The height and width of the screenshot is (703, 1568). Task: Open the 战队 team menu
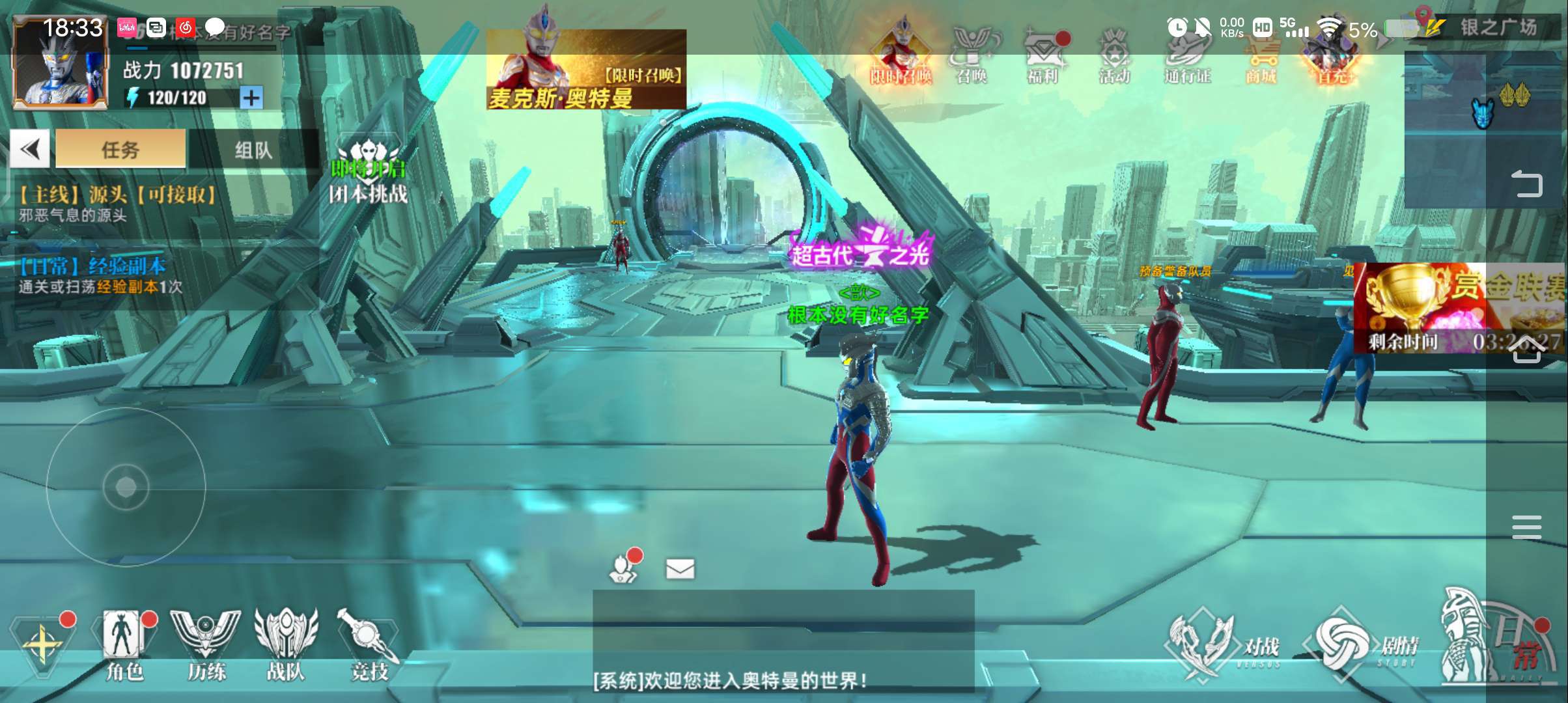pyautogui.click(x=286, y=644)
